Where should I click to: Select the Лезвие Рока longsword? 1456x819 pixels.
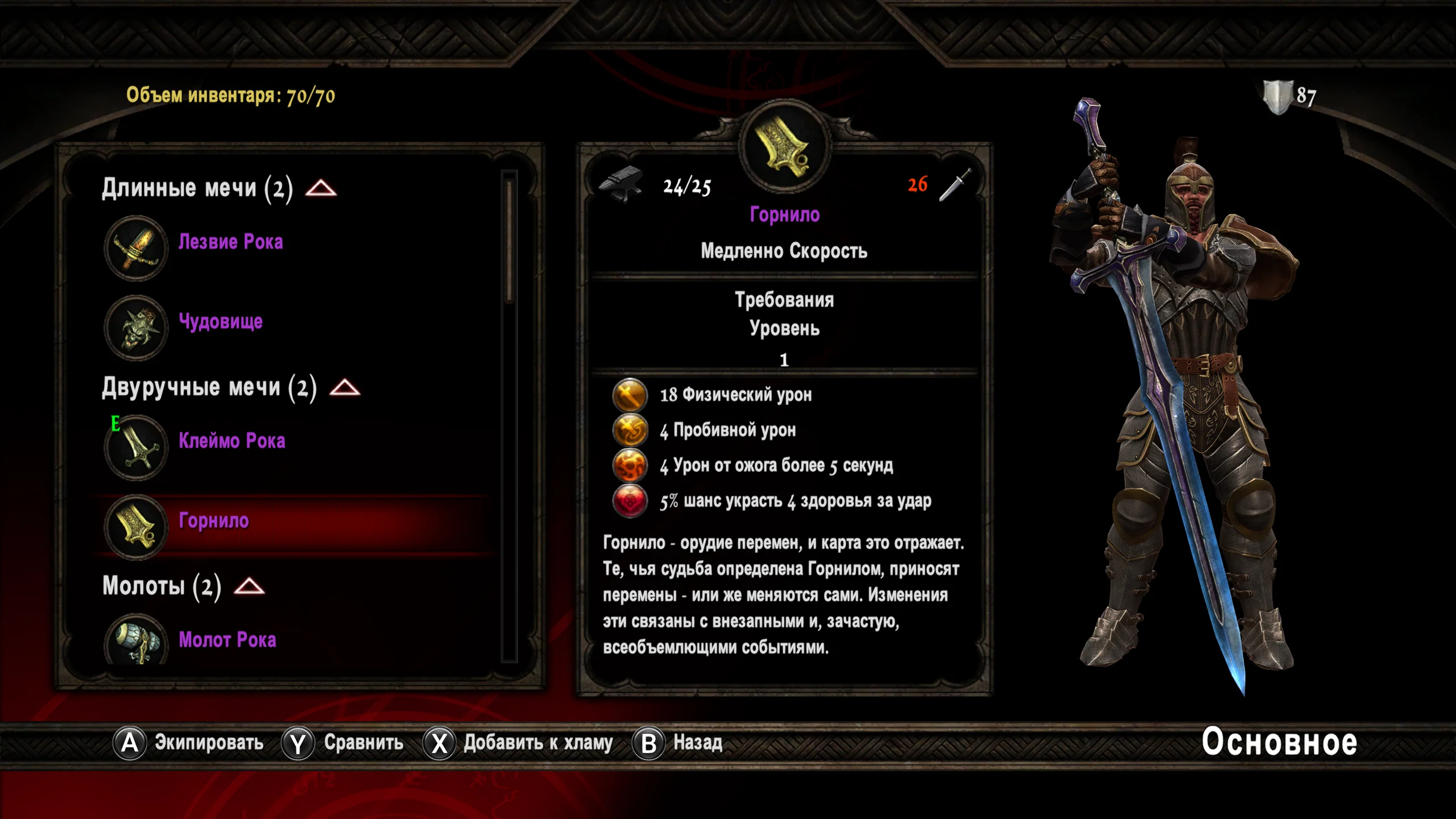[x=230, y=243]
